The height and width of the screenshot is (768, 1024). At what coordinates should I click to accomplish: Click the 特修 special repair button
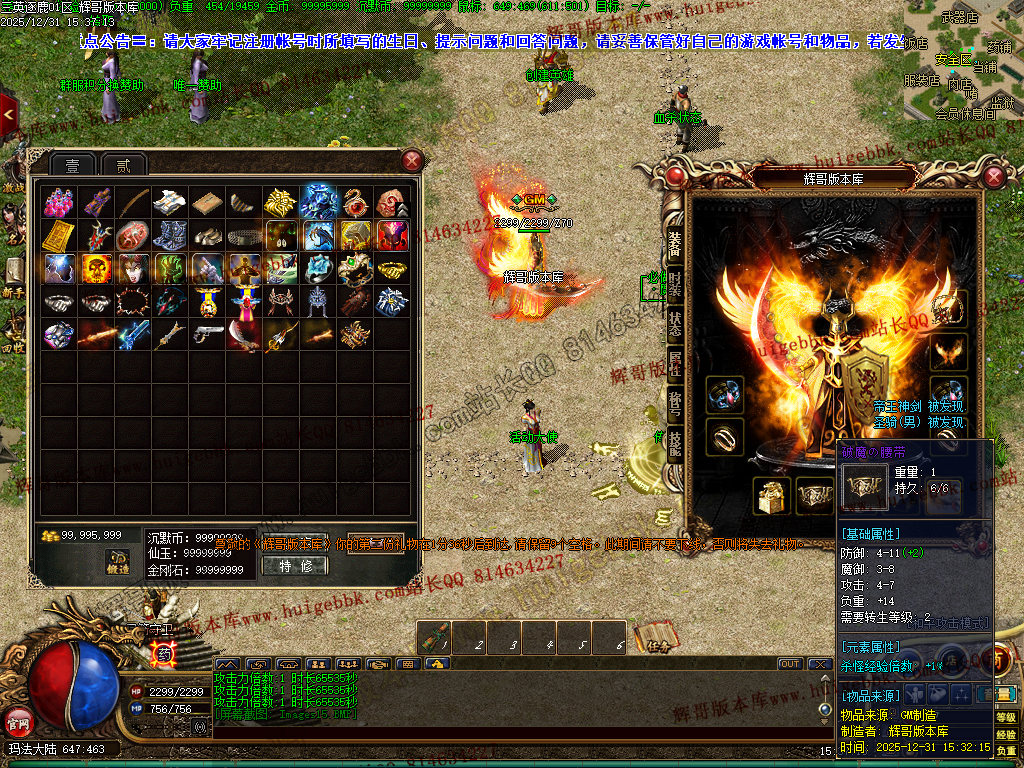294,566
